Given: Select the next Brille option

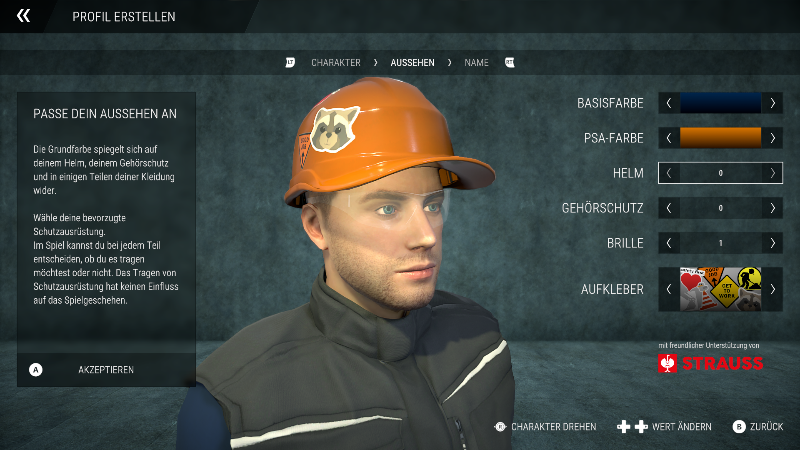Looking at the screenshot, I should (x=772, y=243).
